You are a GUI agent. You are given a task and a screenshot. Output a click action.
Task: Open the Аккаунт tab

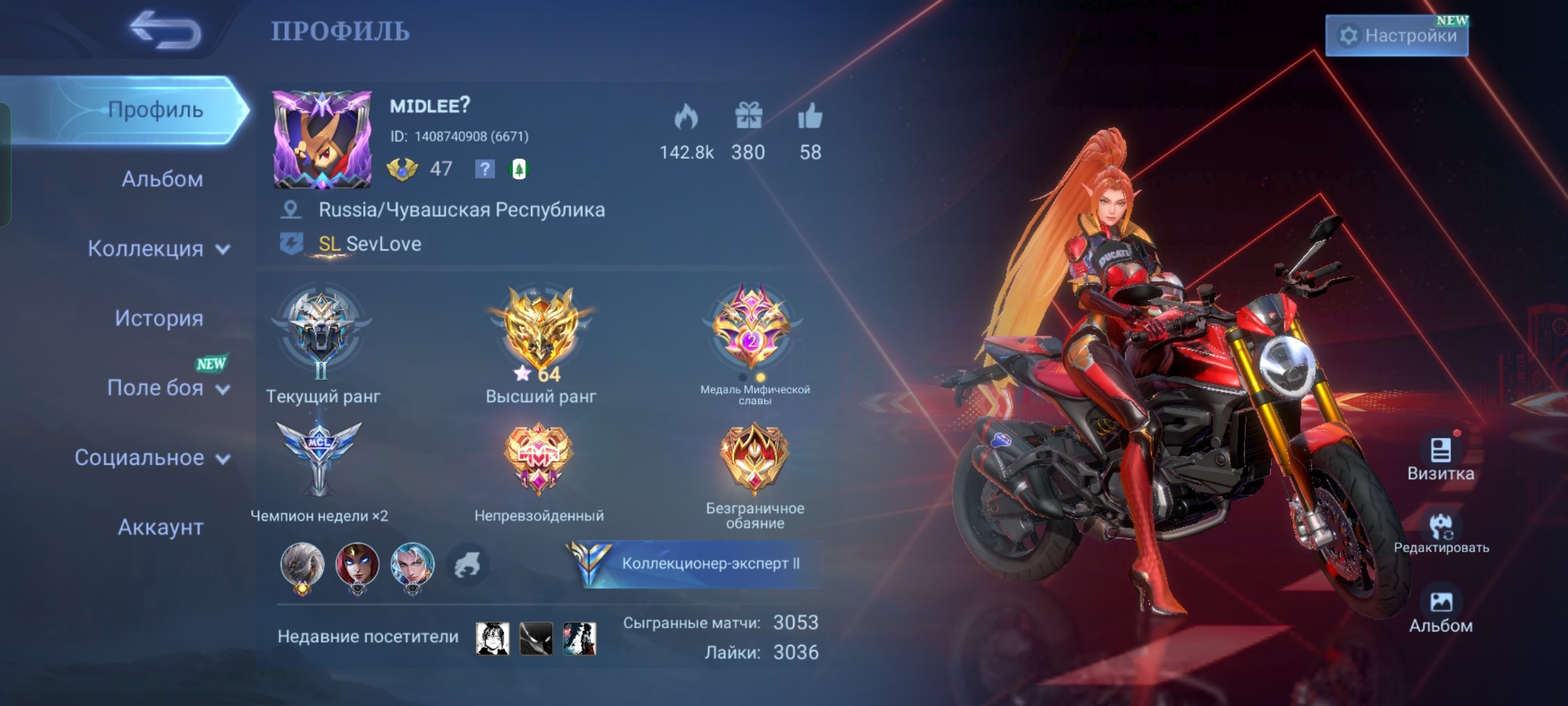[159, 527]
